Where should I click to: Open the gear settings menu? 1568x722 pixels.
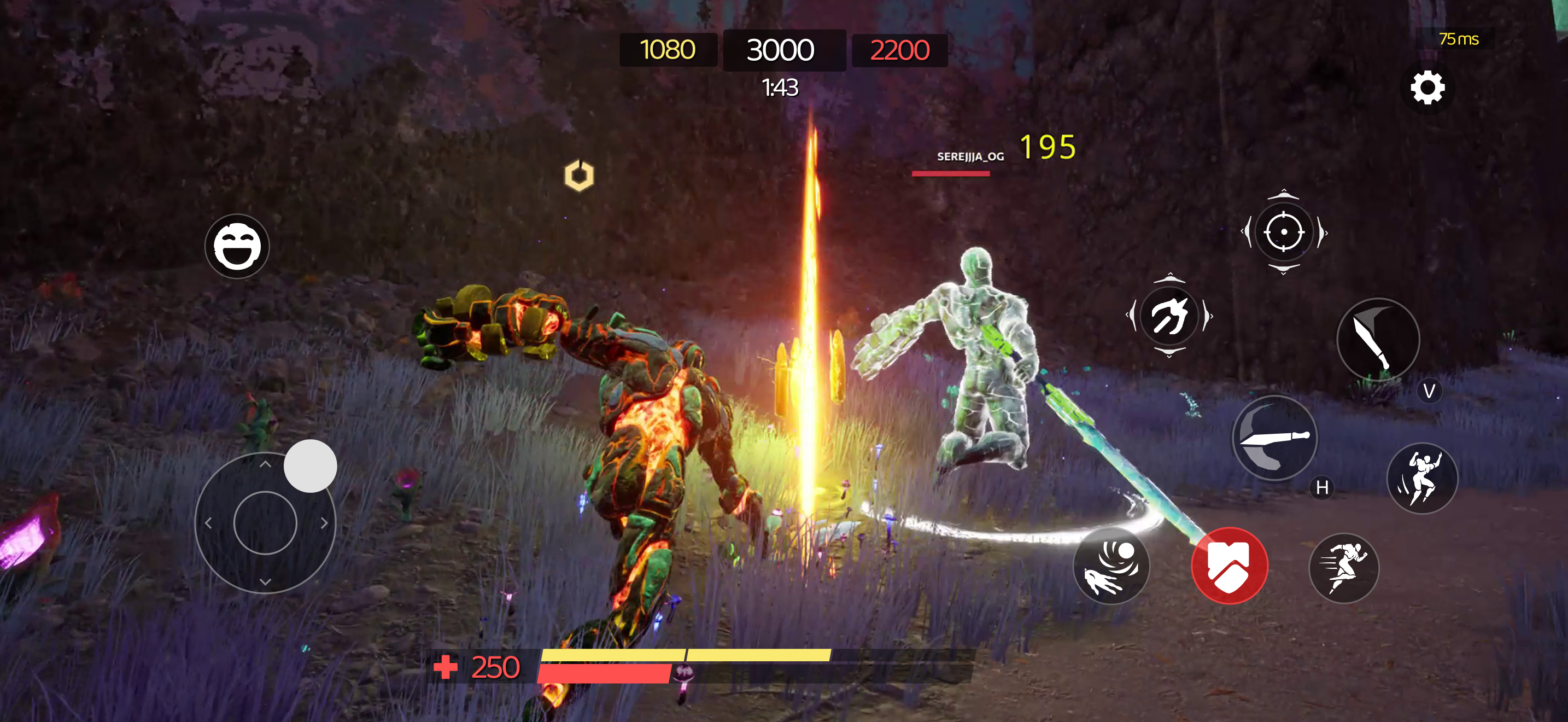1427,88
